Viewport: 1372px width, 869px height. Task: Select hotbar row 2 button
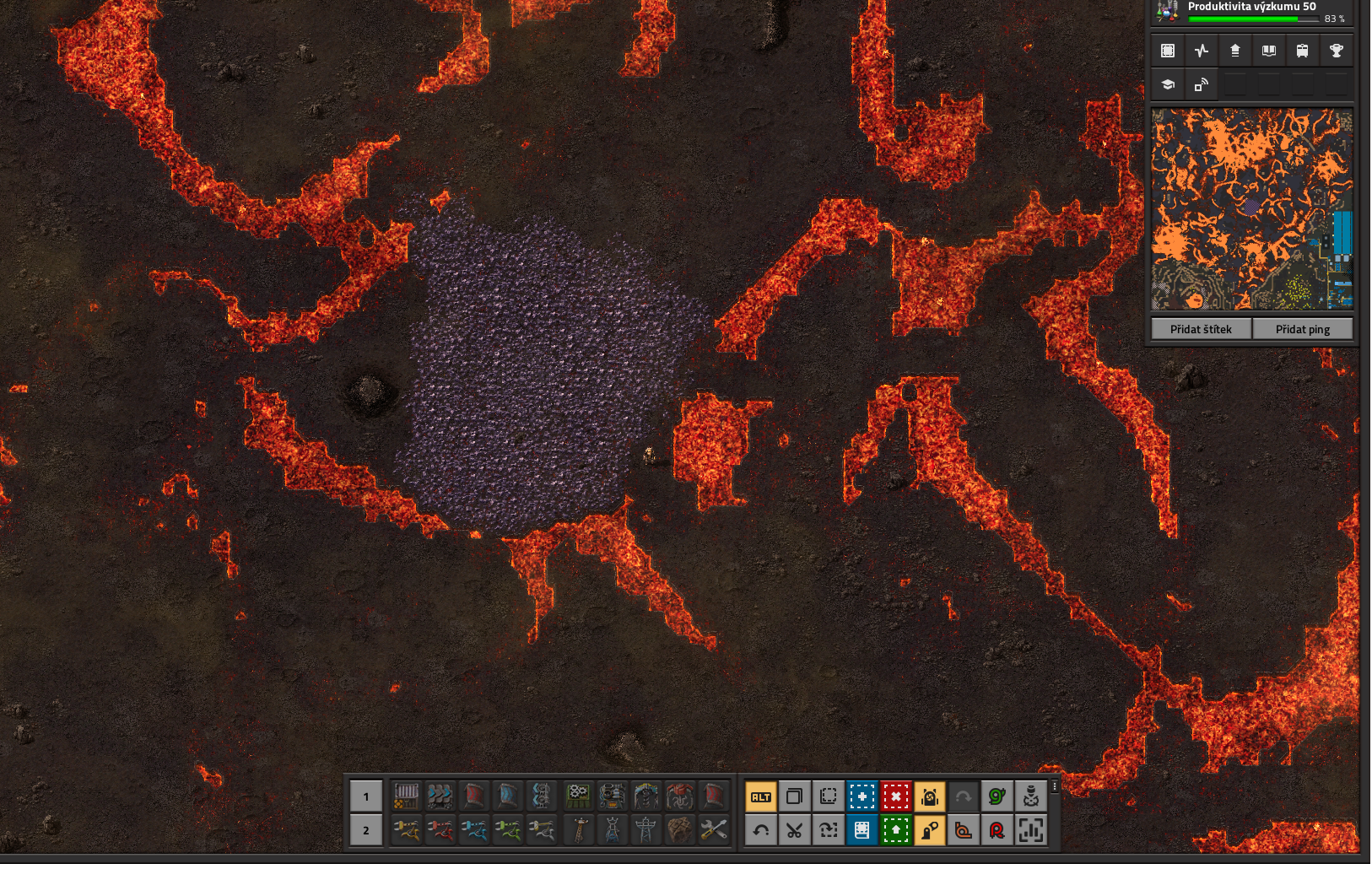pos(366,830)
